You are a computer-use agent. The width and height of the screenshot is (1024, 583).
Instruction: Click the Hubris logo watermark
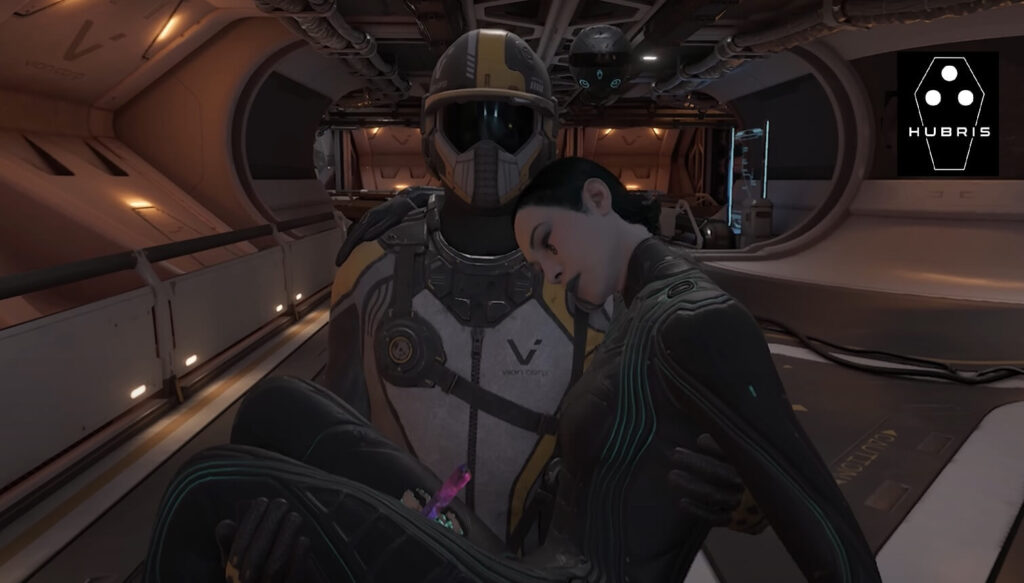(x=947, y=114)
